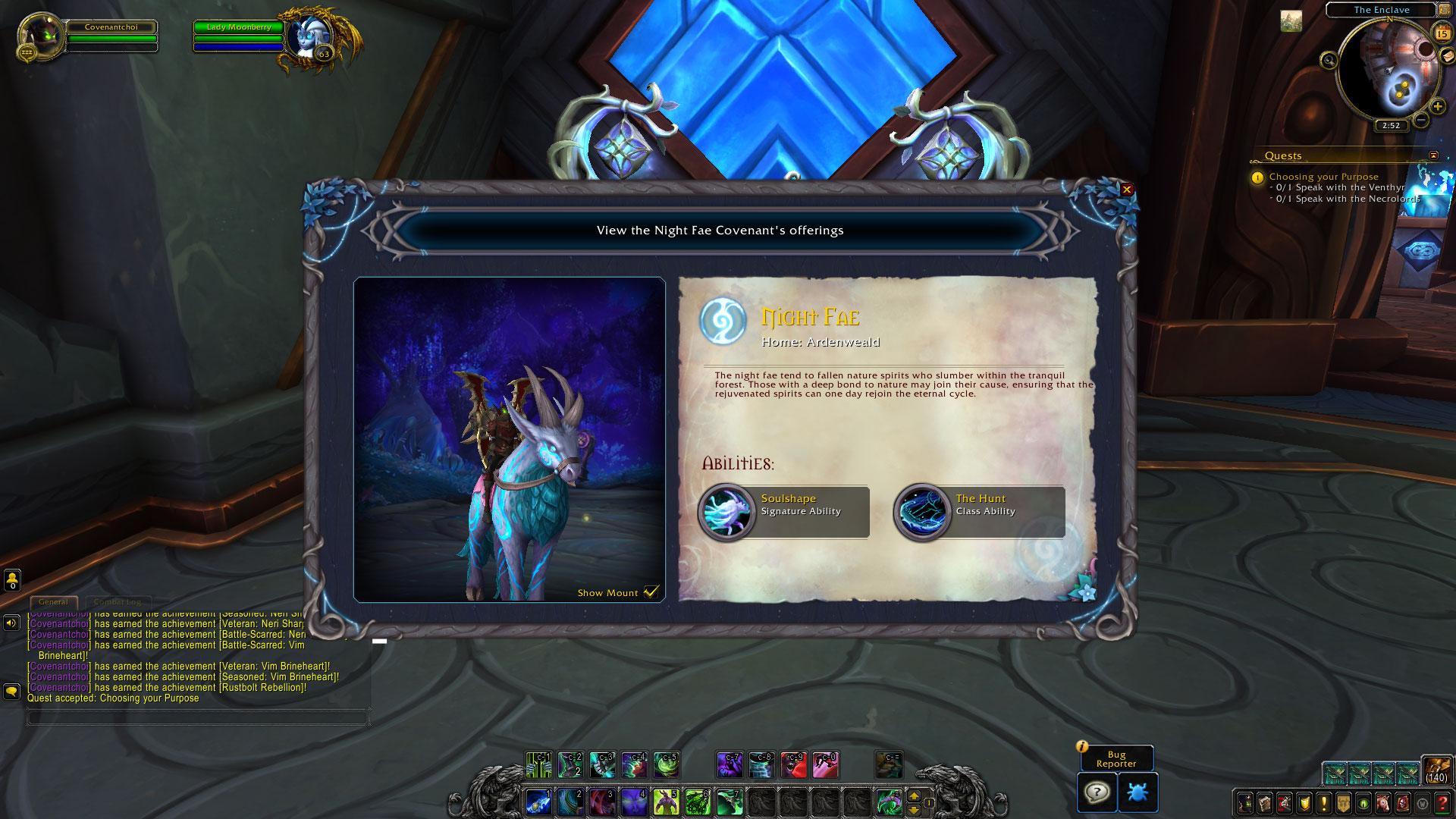Viewport: 1456px width, 819px height.
Task: Click the Lady Moonberry target portrait
Action: tap(308, 36)
